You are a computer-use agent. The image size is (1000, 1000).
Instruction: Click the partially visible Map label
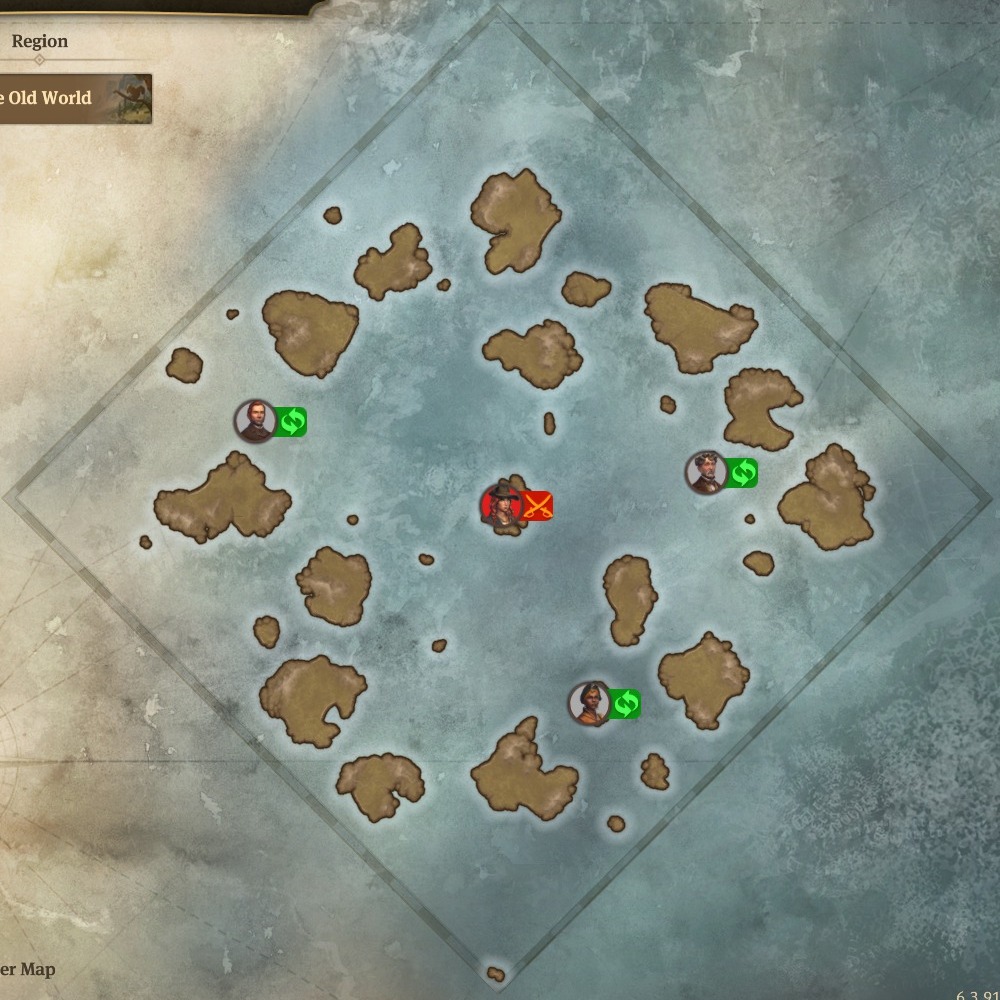(x=28, y=969)
